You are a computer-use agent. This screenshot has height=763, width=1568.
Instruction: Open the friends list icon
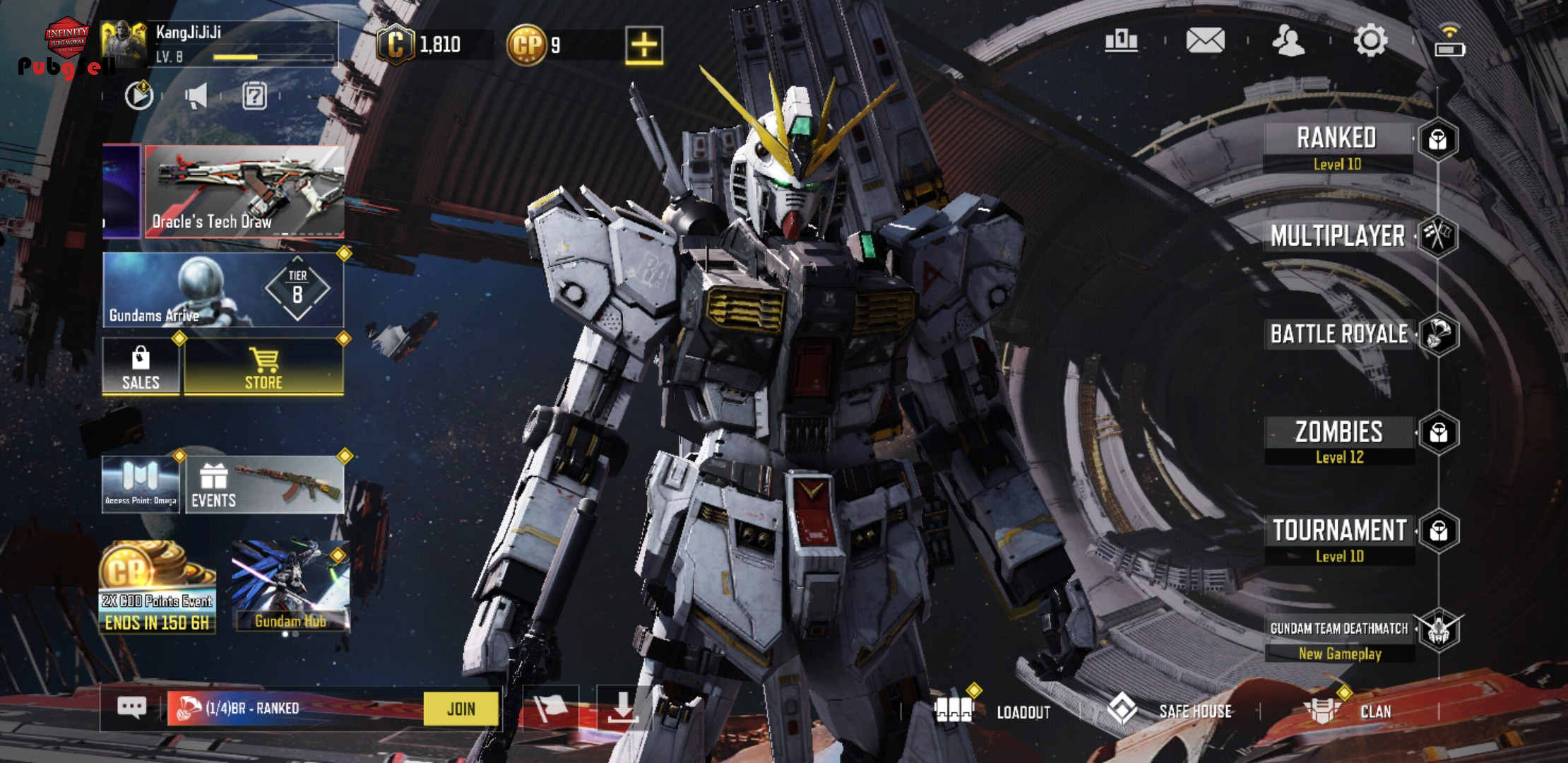coord(1288,41)
